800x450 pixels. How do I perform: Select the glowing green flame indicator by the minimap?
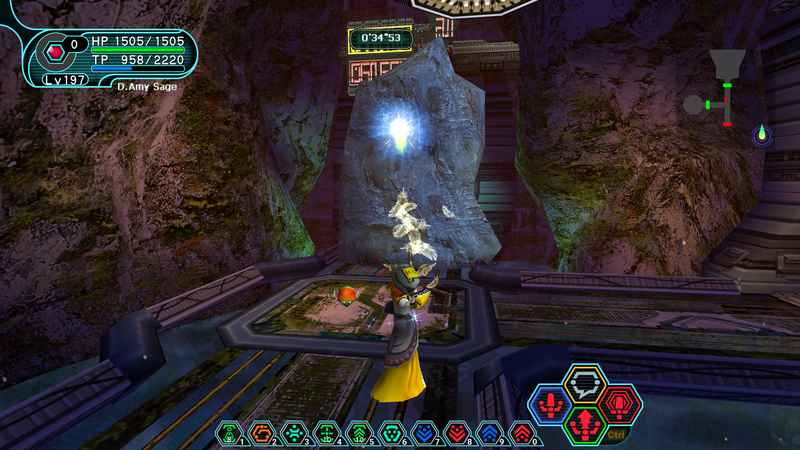click(x=762, y=134)
